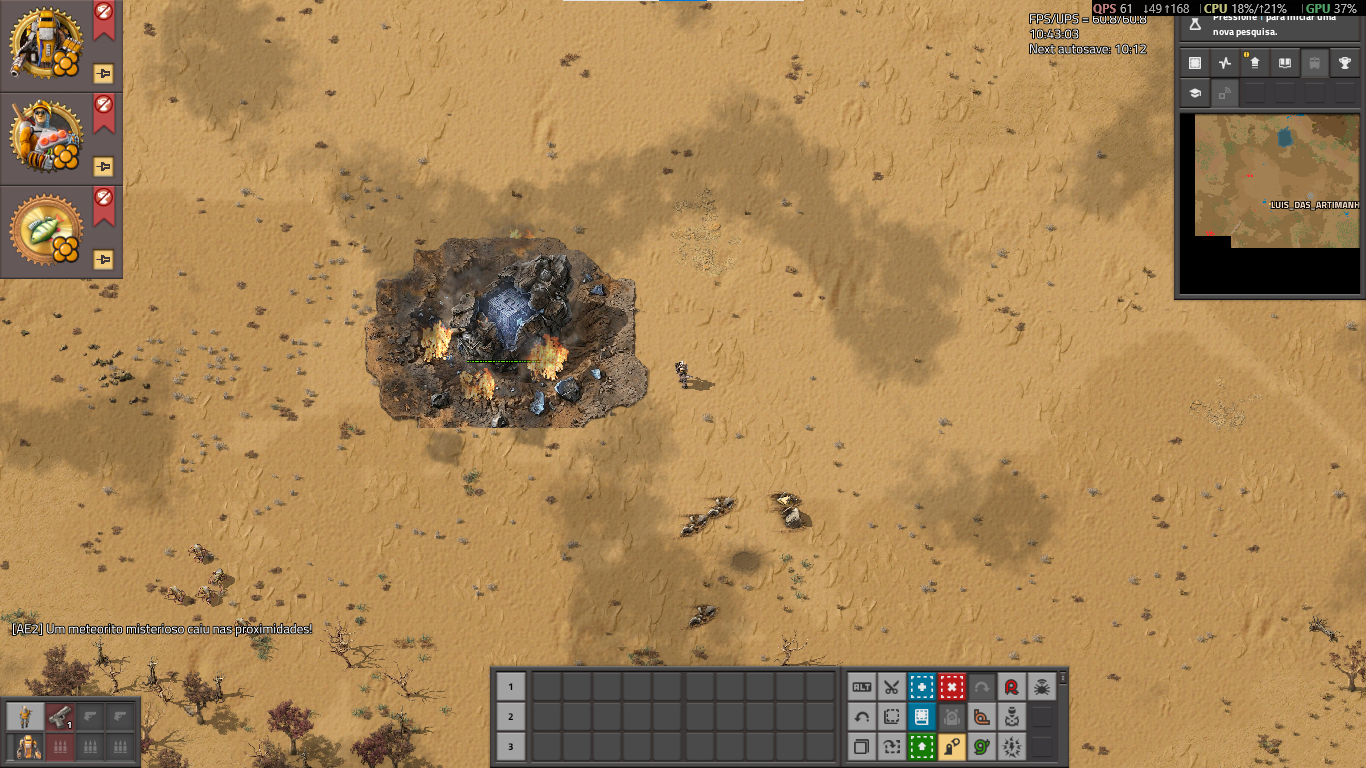The width and height of the screenshot is (1366, 768).
Task: Open the research flask panel
Action: coord(1194,24)
